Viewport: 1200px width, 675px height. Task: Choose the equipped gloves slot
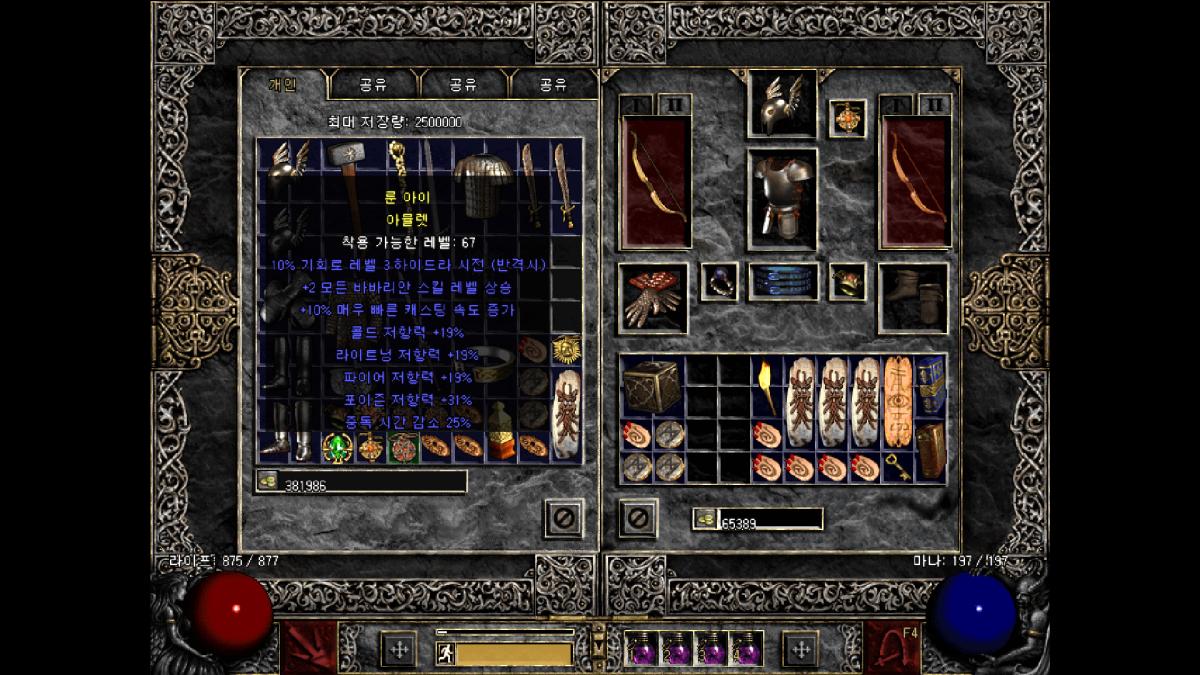(653, 297)
